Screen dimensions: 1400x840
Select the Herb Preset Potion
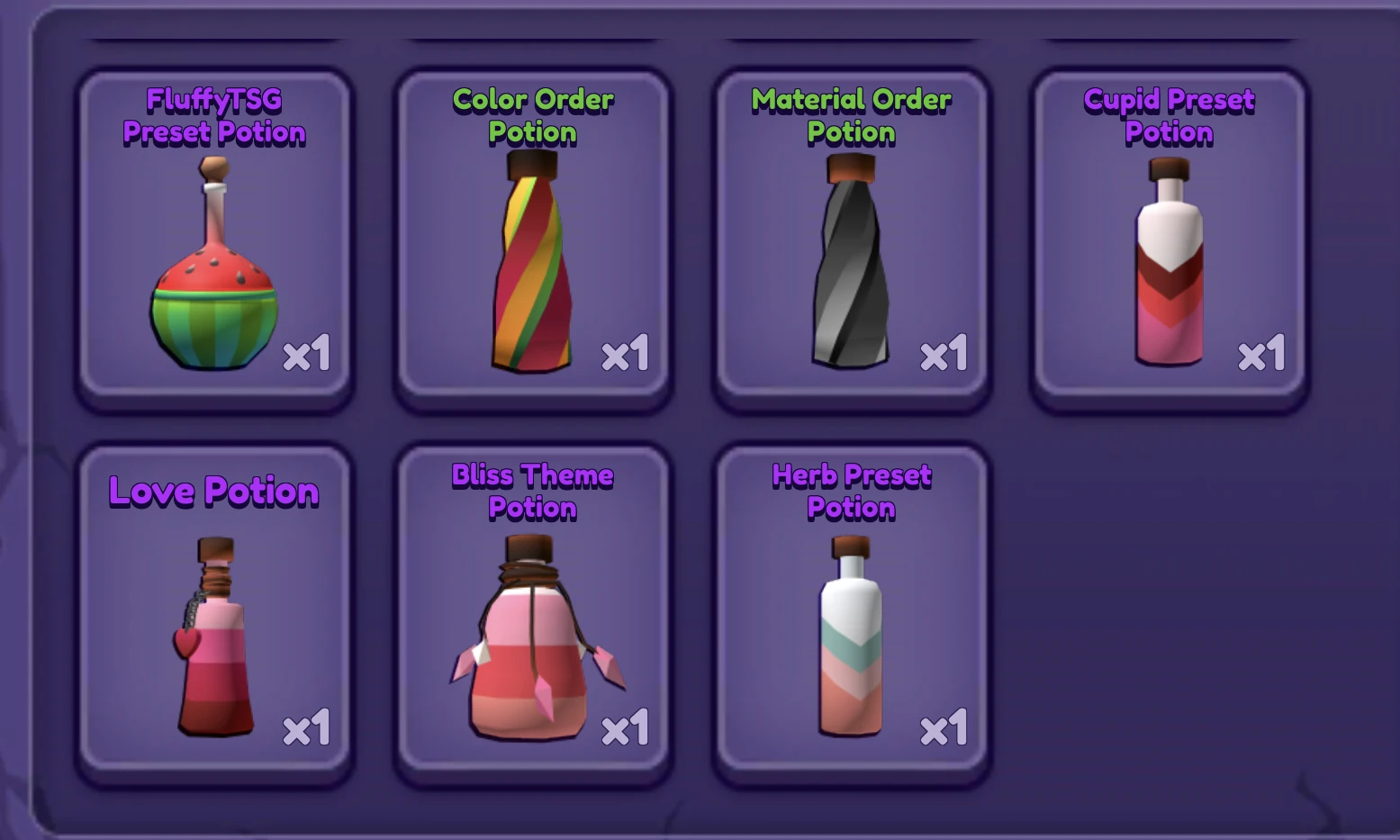coord(851,639)
